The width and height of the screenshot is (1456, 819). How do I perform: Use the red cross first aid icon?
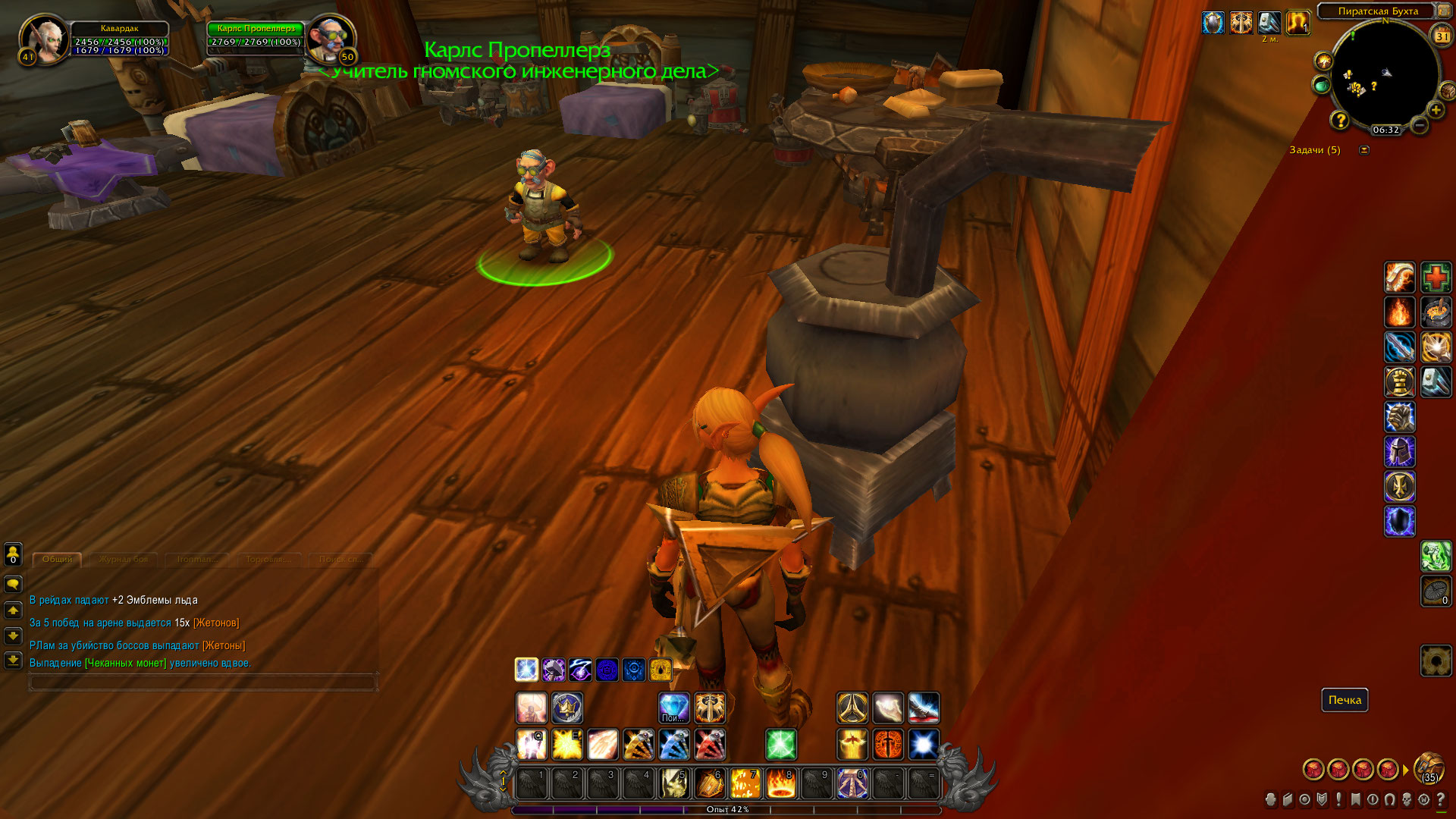coord(1436,278)
